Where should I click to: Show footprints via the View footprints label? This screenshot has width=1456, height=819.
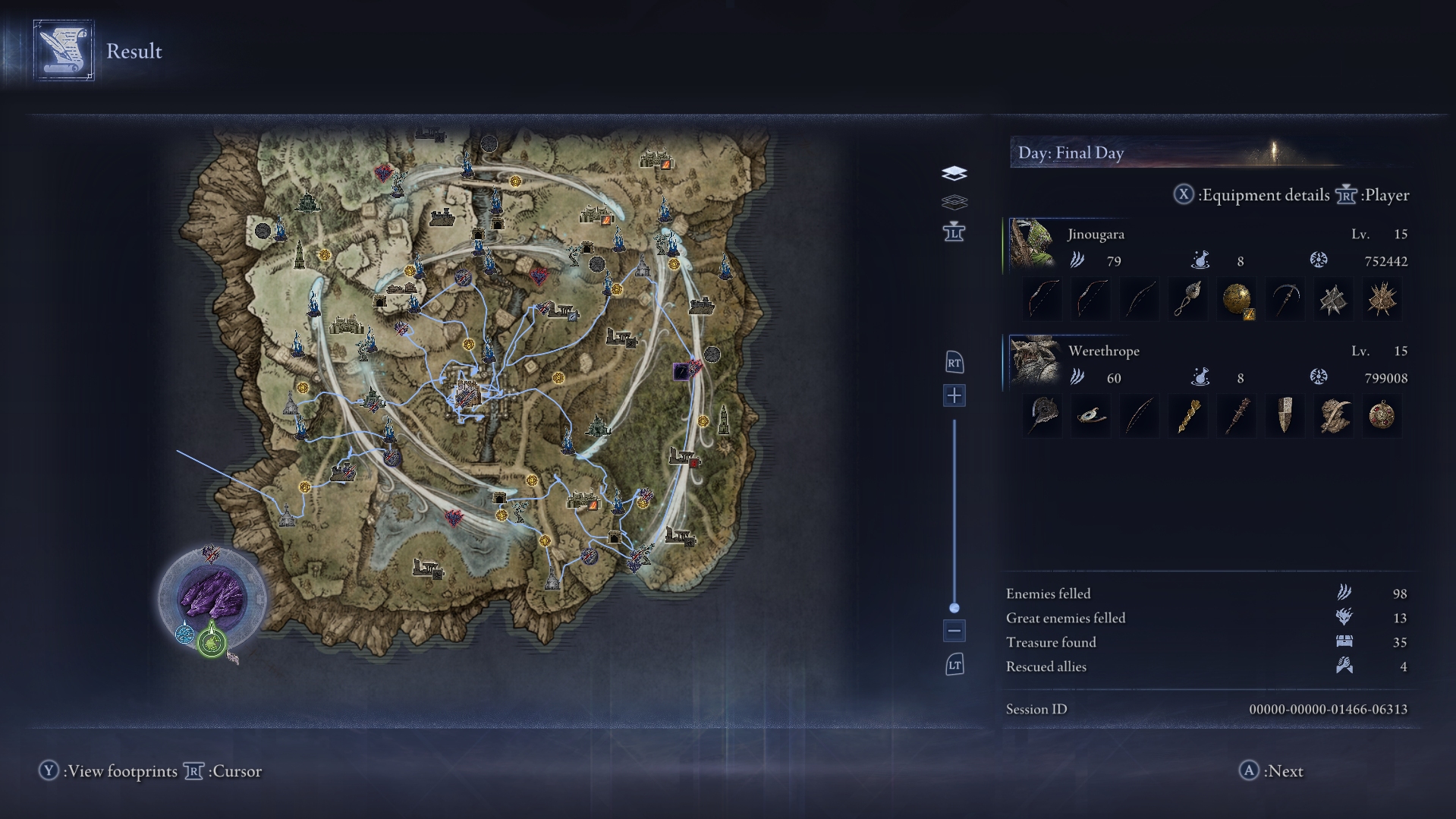pos(121,771)
